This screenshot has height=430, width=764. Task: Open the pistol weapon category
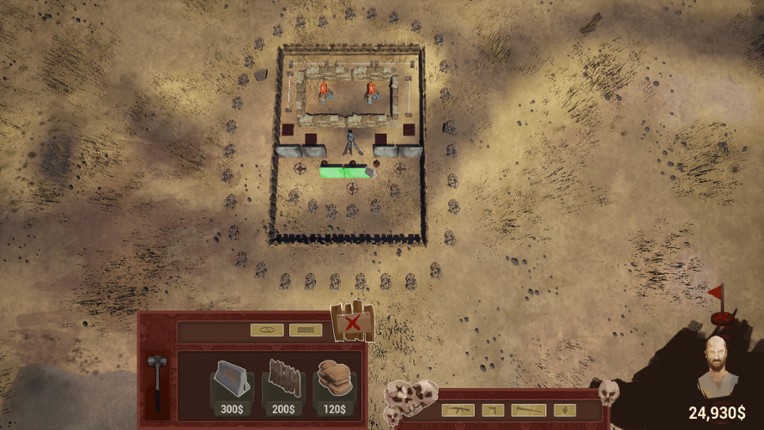point(491,410)
